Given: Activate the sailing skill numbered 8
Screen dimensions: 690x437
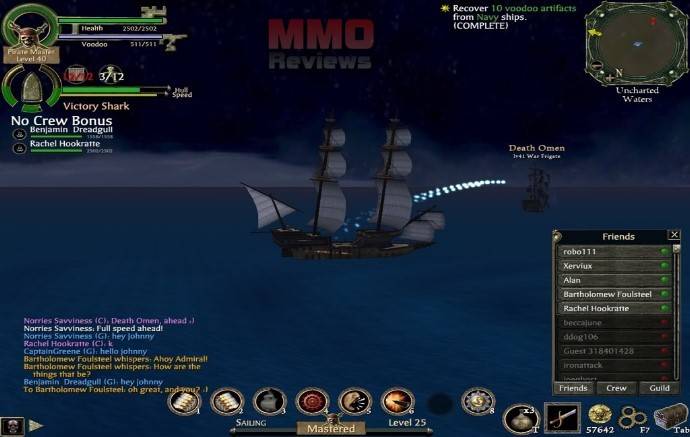Looking at the screenshot, I should (x=477, y=402).
